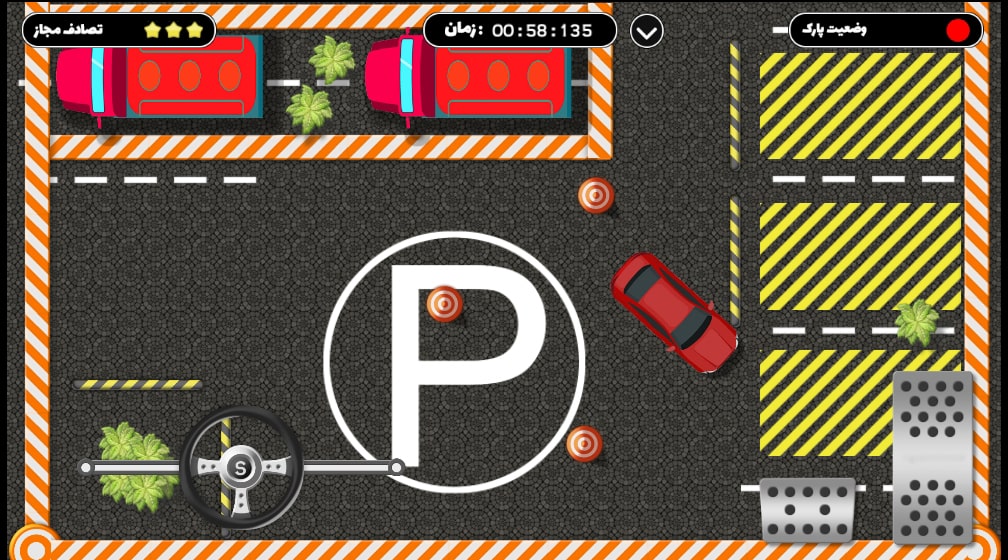Image resolution: width=1008 pixels, height=560 pixels.
Task: Hit the small brake pedal
Action: tap(807, 508)
